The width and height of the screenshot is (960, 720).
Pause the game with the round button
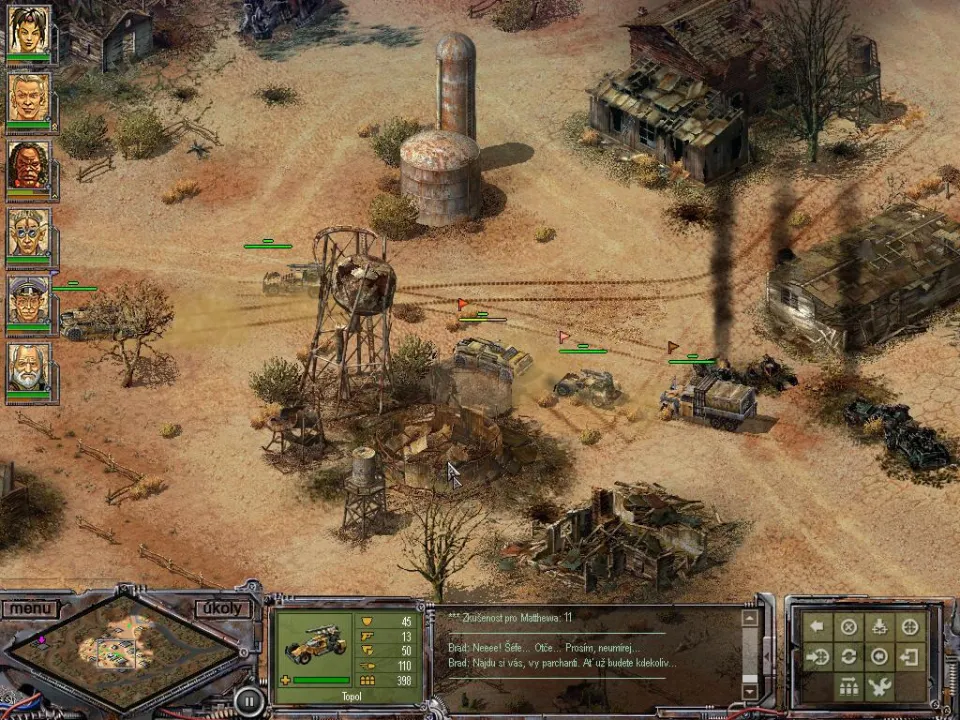[x=248, y=699]
